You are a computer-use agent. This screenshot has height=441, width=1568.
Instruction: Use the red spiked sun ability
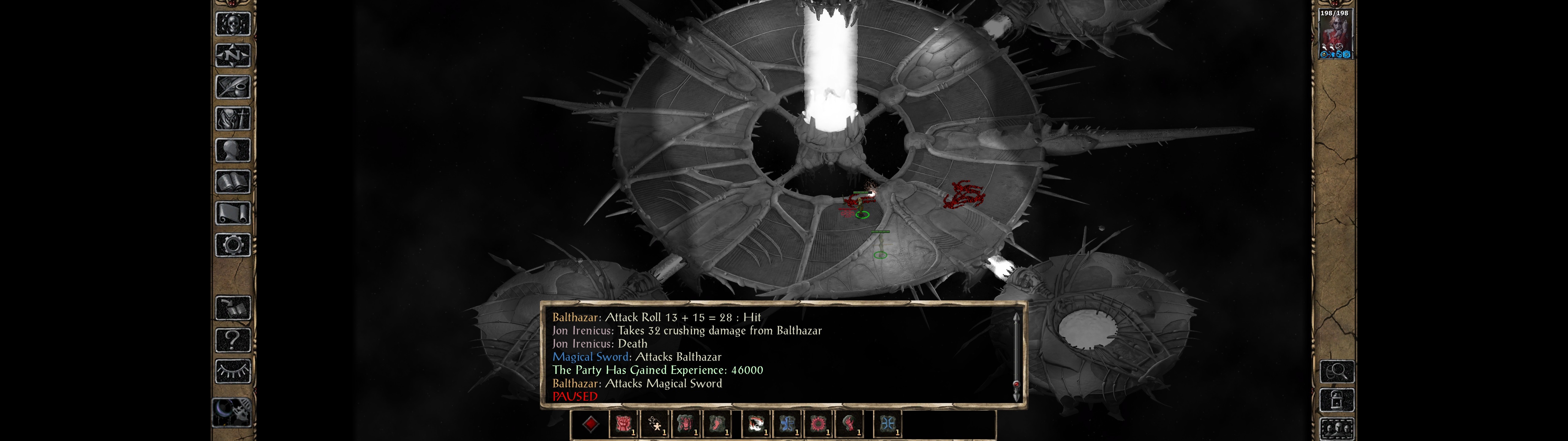pyautogui.click(x=819, y=424)
